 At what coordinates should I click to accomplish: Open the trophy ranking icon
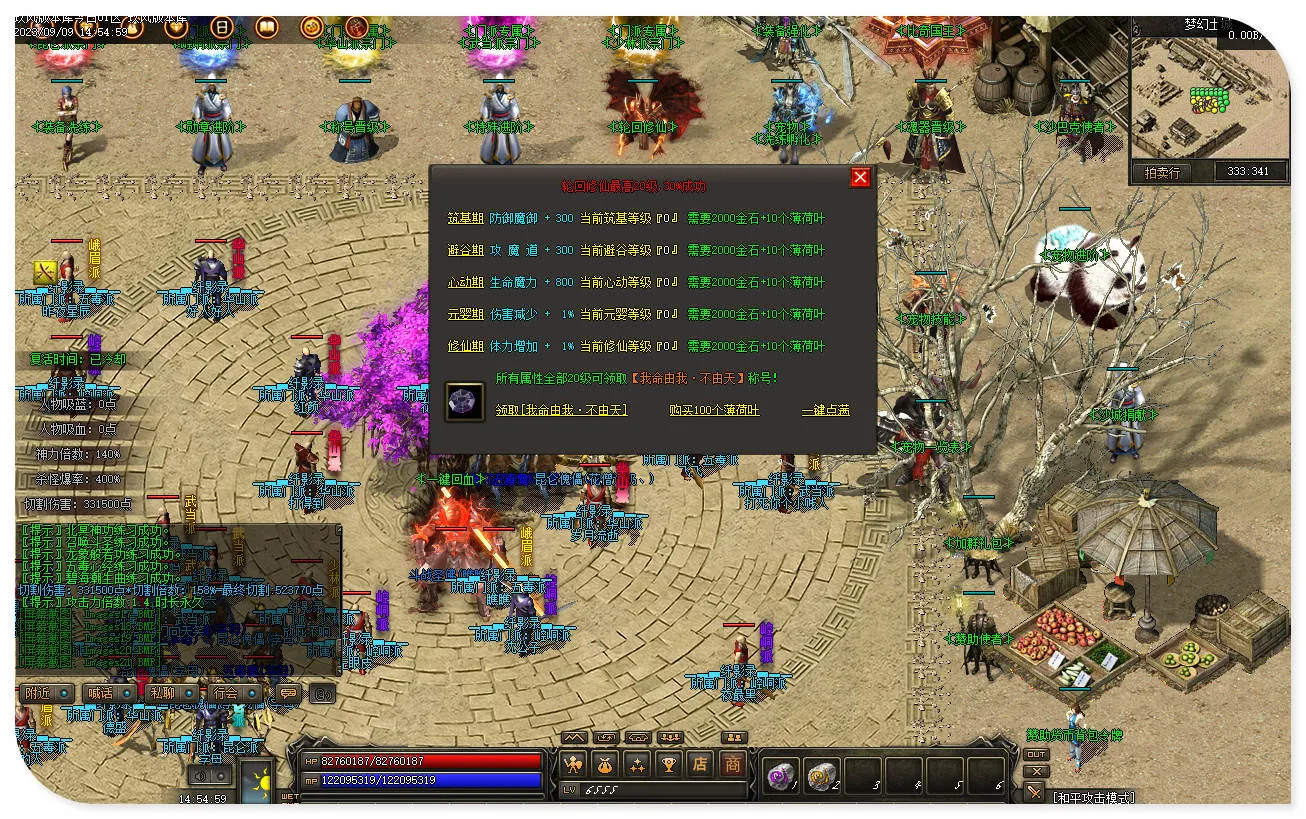(x=669, y=765)
